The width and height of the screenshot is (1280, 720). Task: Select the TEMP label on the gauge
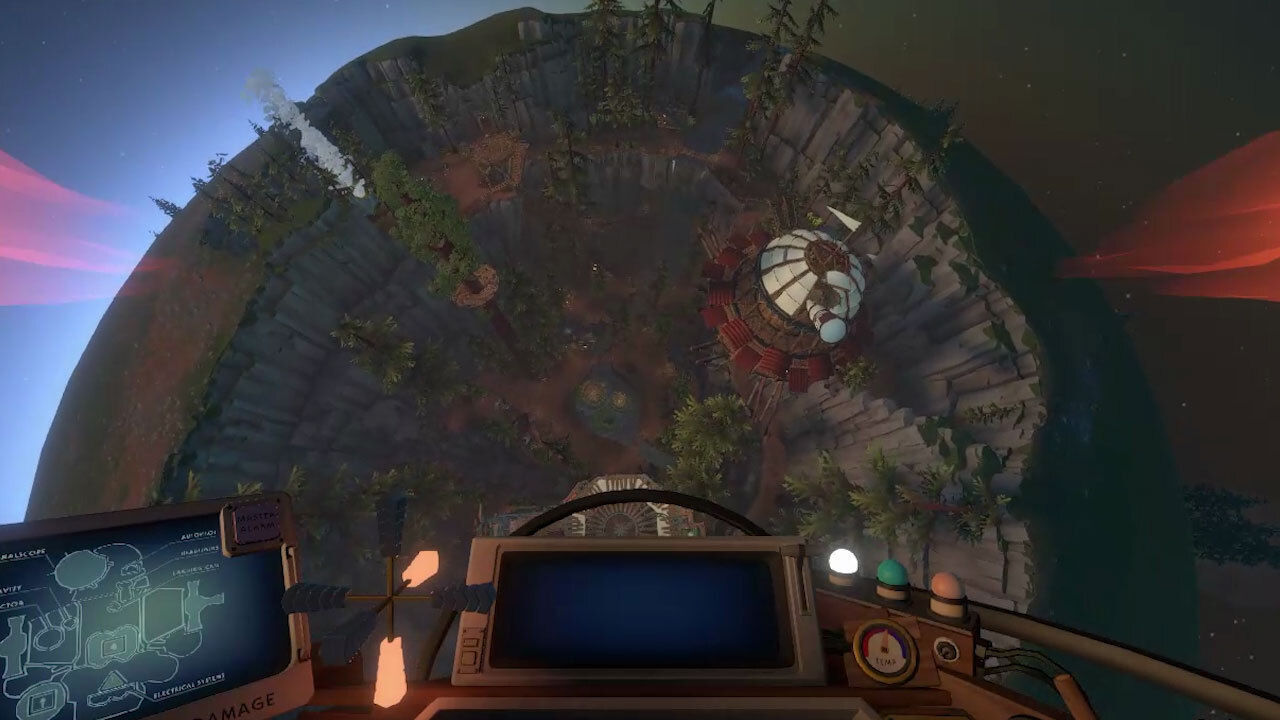[x=886, y=661]
